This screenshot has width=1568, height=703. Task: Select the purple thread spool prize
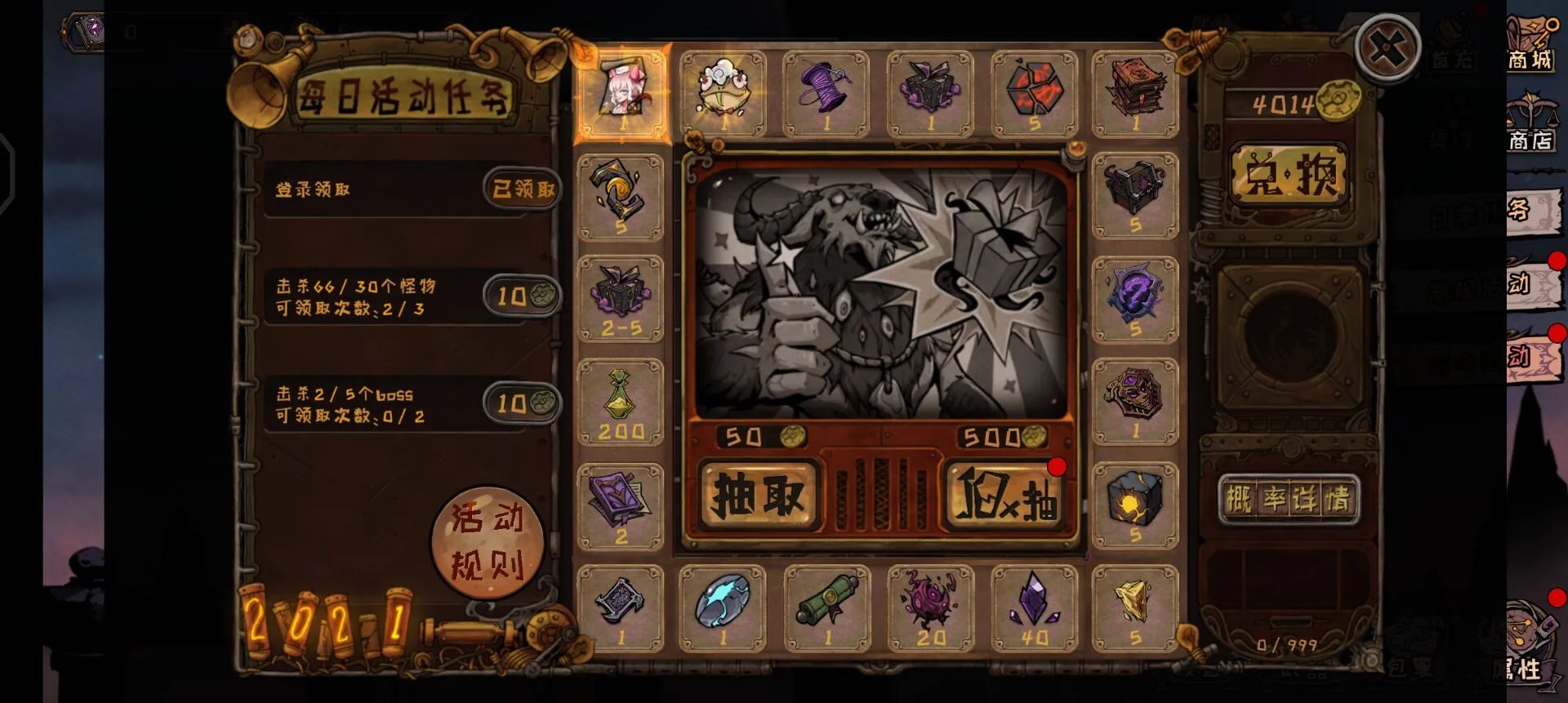826,92
